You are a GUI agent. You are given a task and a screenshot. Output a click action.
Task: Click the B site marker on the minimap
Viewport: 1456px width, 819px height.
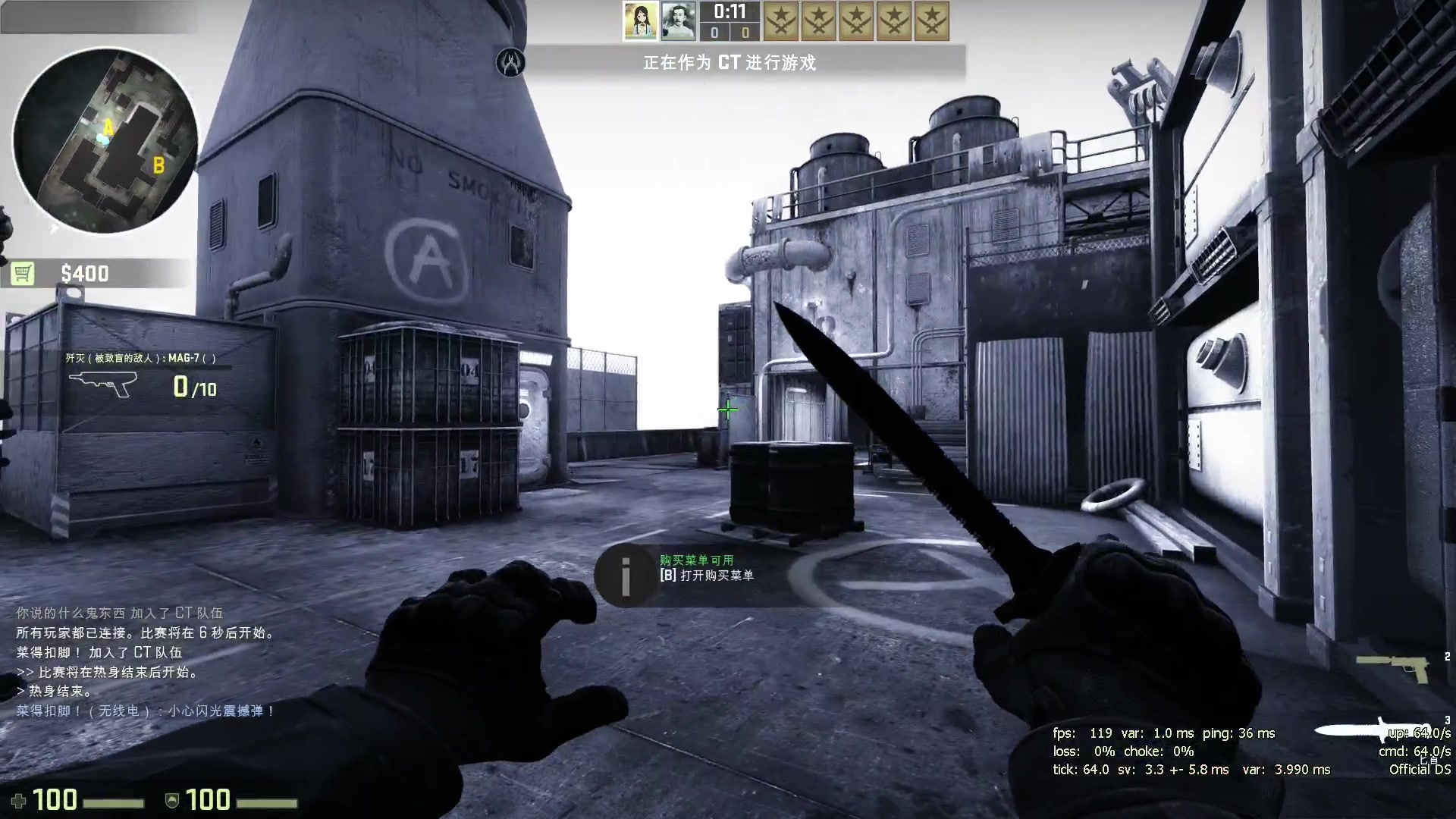pos(158,165)
